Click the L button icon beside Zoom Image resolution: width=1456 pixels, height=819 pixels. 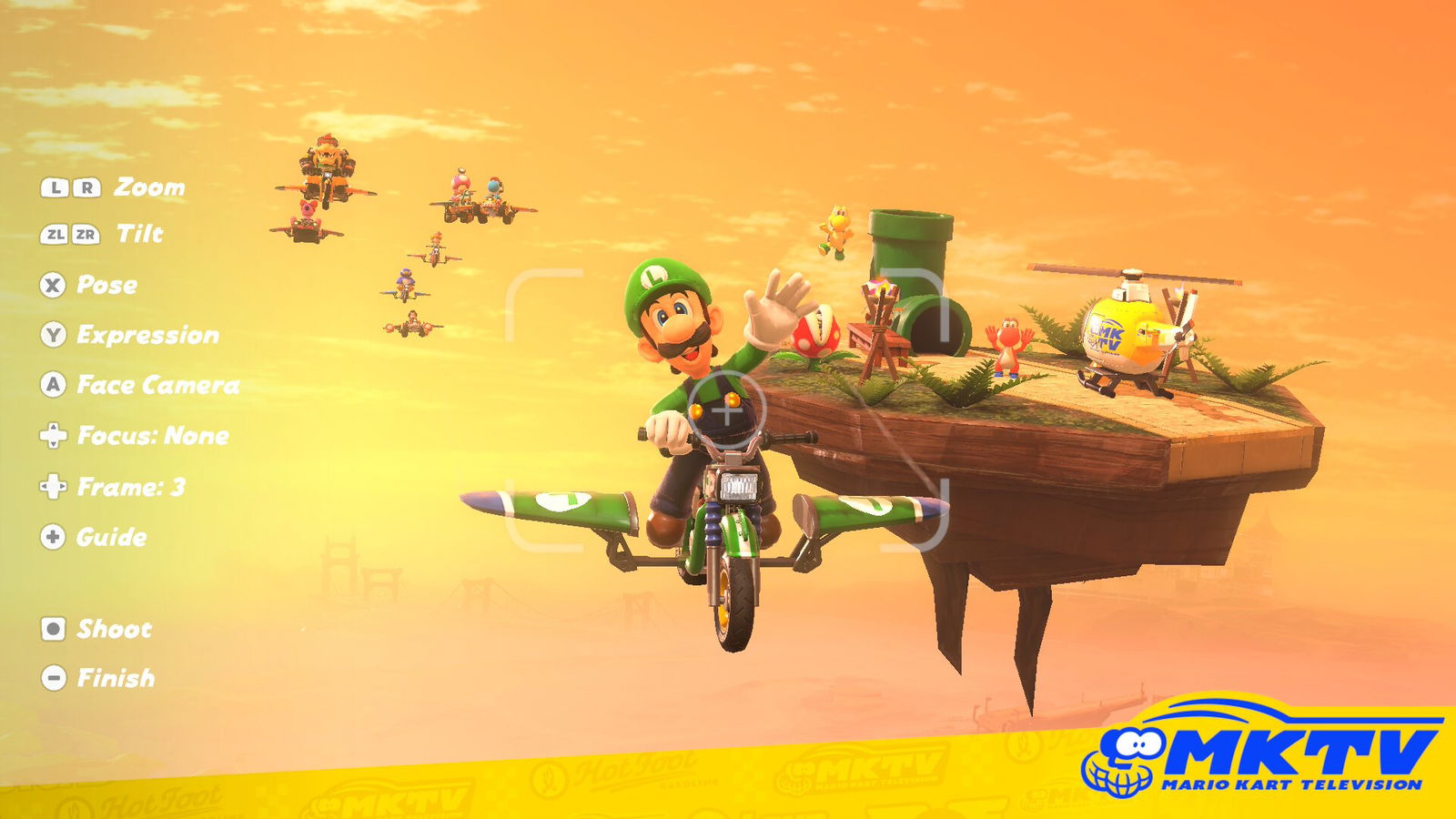pyautogui.click(x=56, y=188)
